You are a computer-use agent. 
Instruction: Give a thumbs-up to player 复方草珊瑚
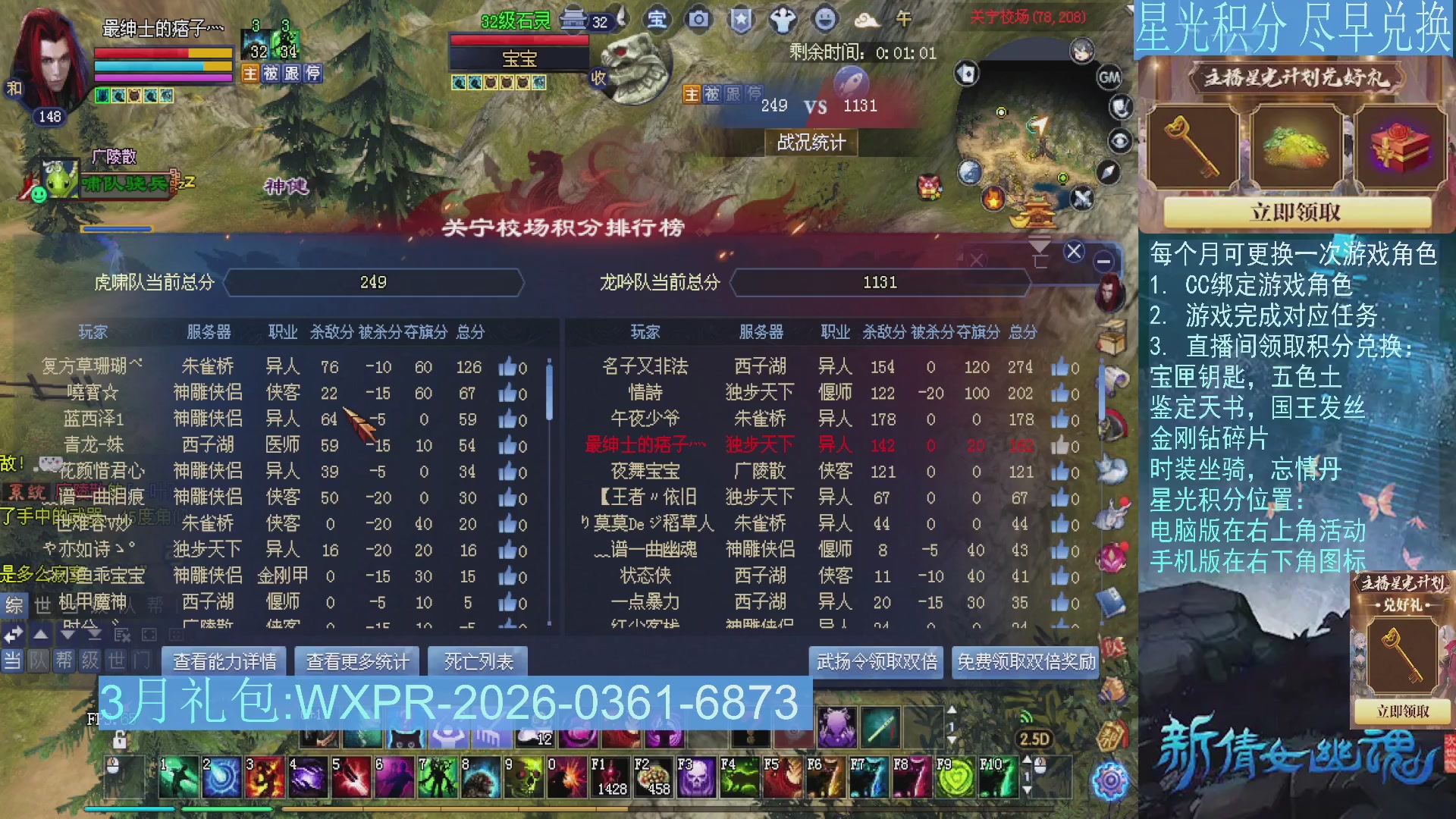(507, 367)
